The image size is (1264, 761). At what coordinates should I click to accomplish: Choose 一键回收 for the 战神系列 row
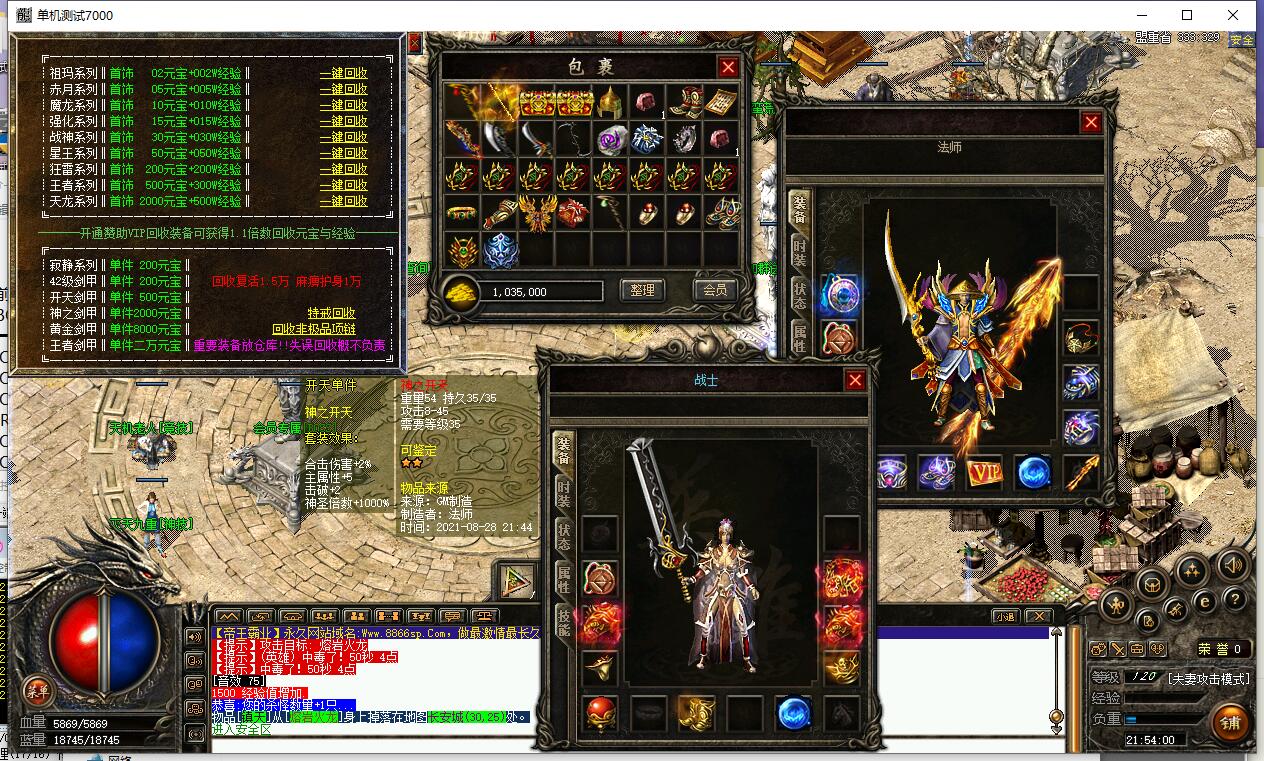[343, 137]
